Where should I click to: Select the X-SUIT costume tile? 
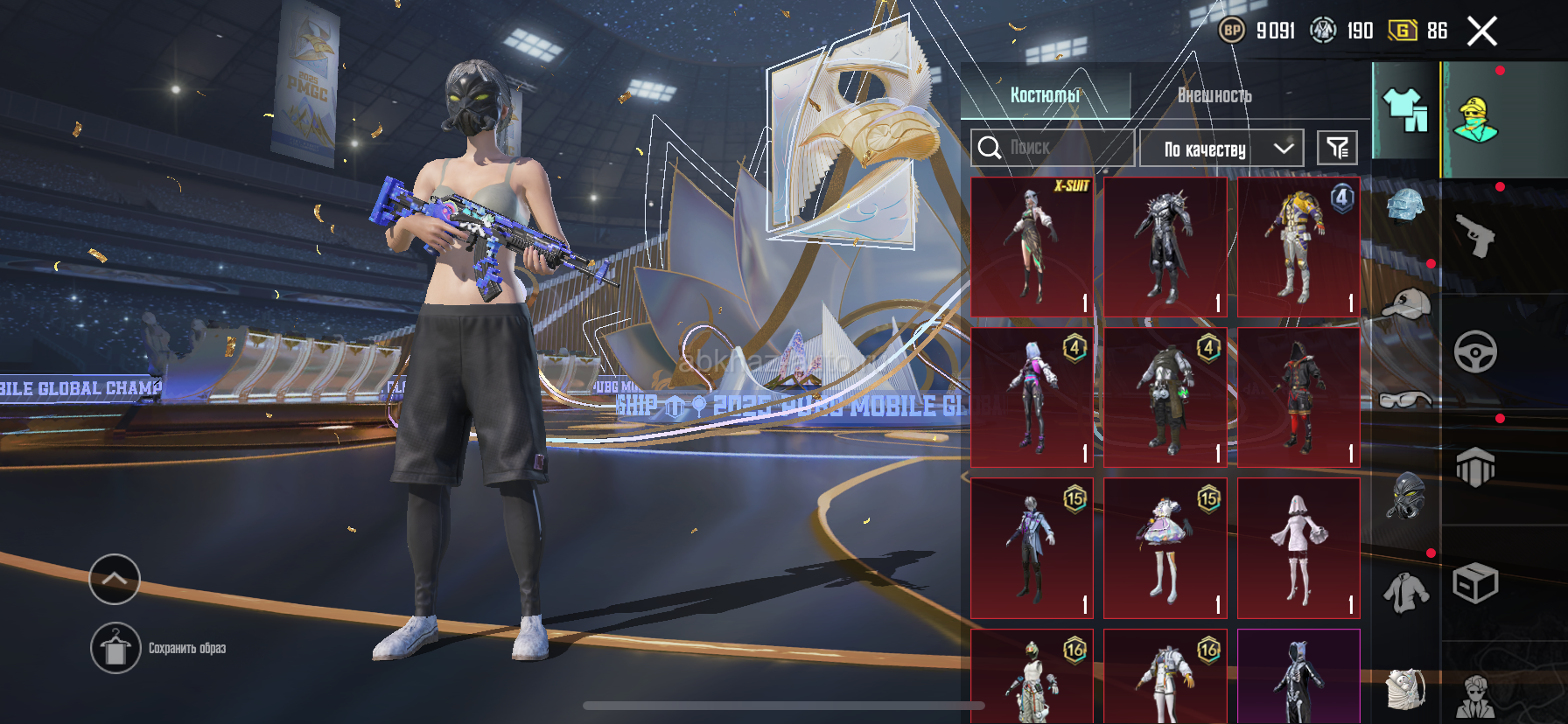[x=1032, y=247]
